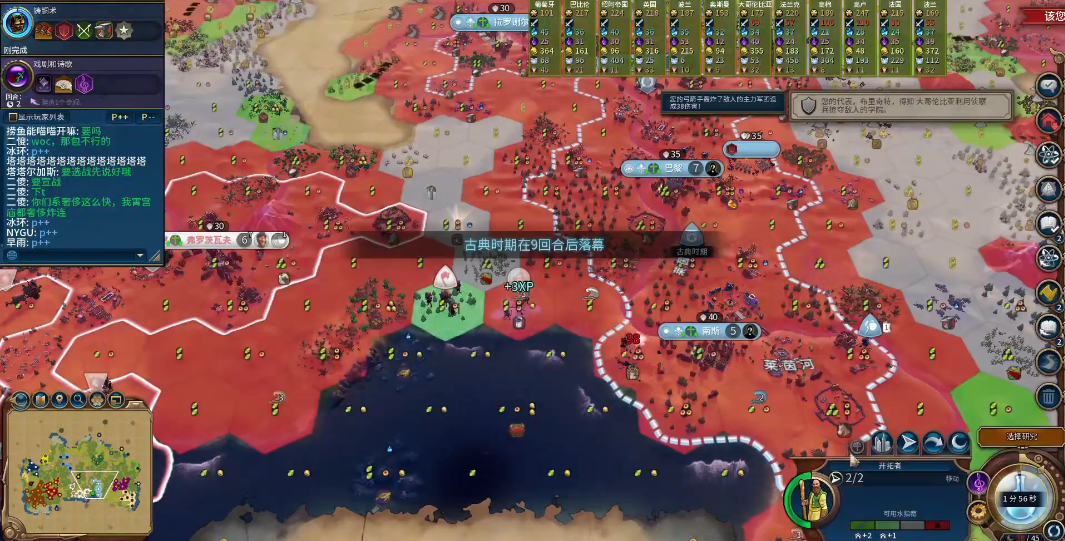
Task: Click the end-turn flask timer button
Action: [x=1021, y=499]
